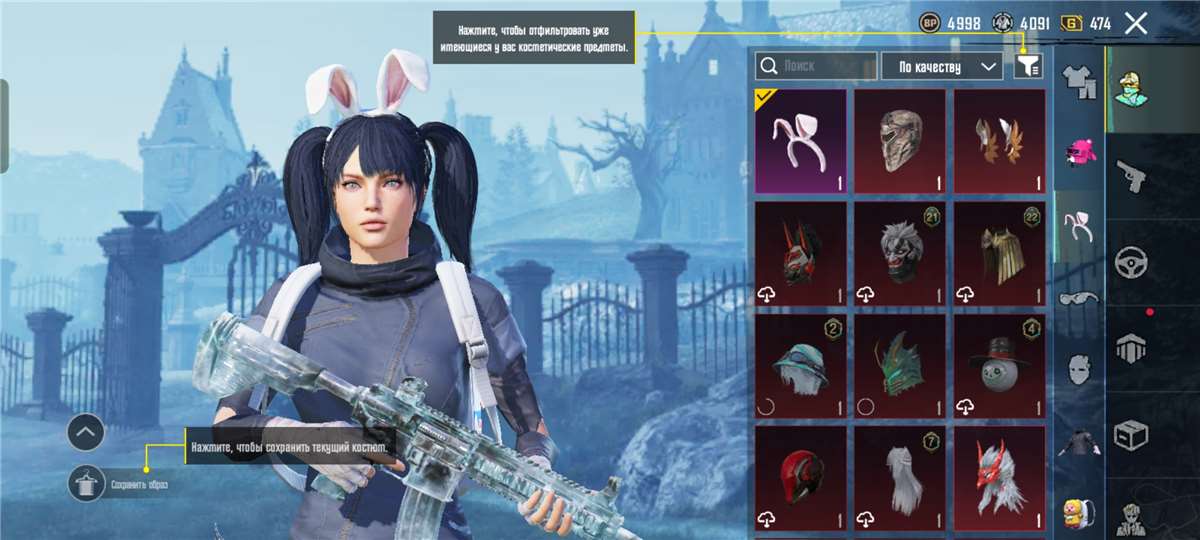
Task: Pick the red motorcycle helmet item
Action: coord(800,478)
